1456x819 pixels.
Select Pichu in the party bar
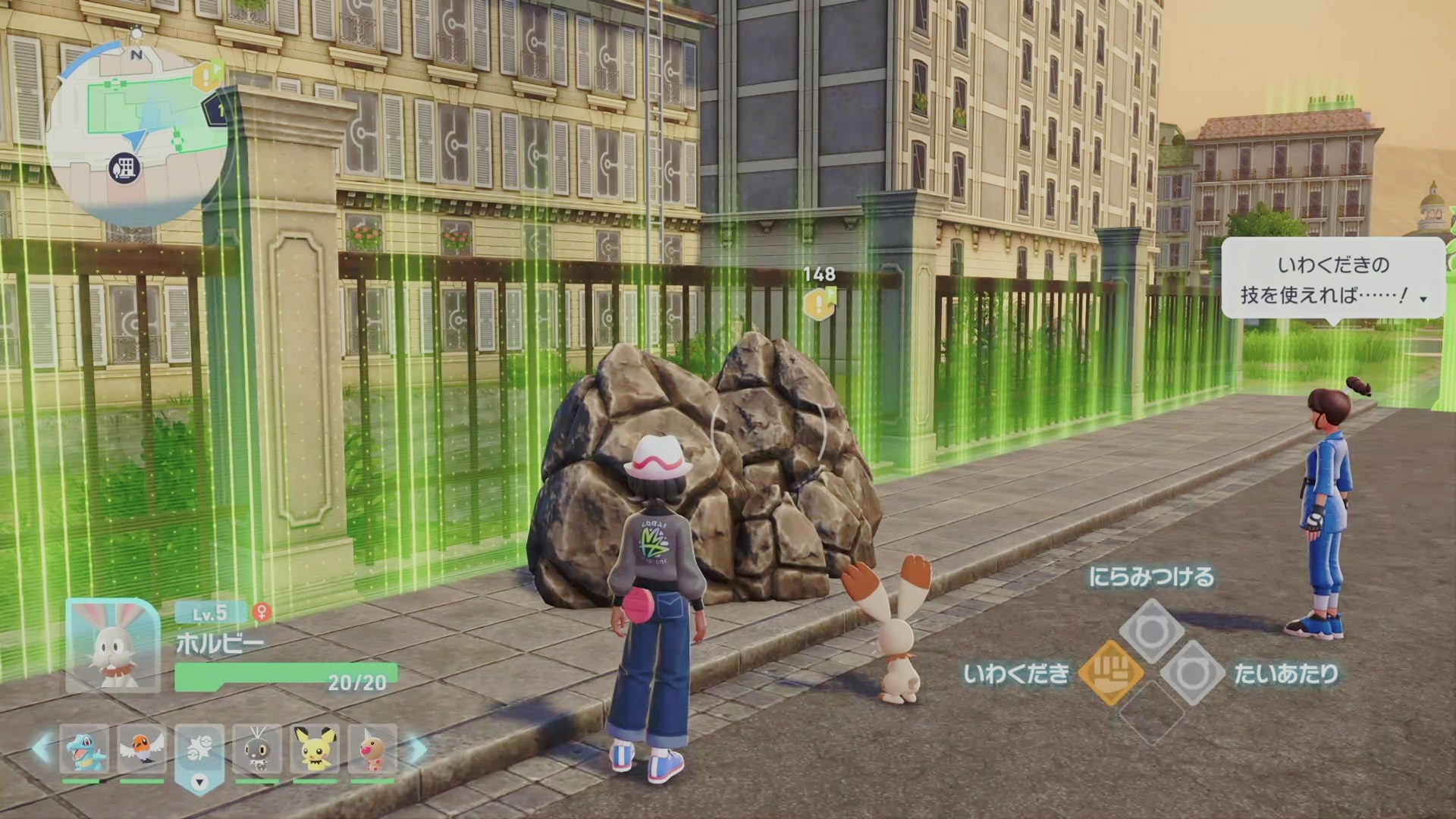pos(315,749)
